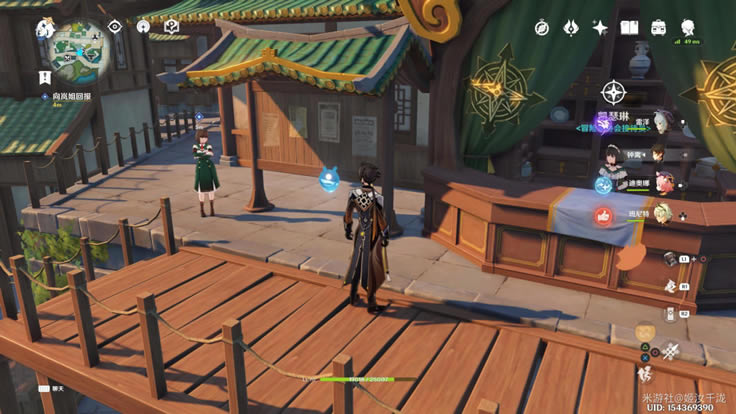Screen dimensions: 736x414
Task: Click the blue glowing NPC dialogue marker
Action: (x=327, y=179)
